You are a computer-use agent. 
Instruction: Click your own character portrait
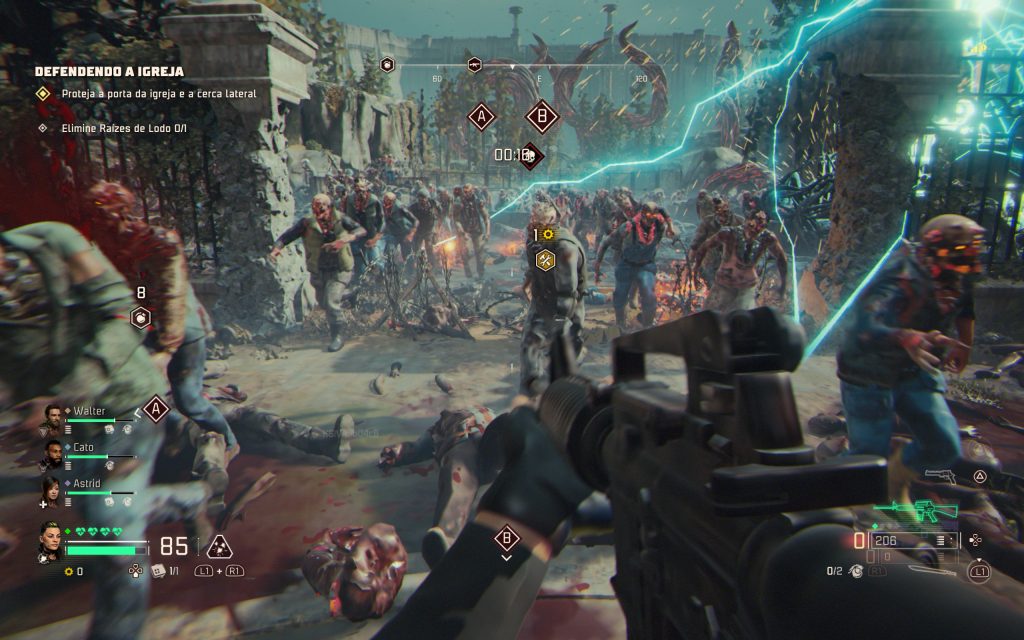point(51,541)
